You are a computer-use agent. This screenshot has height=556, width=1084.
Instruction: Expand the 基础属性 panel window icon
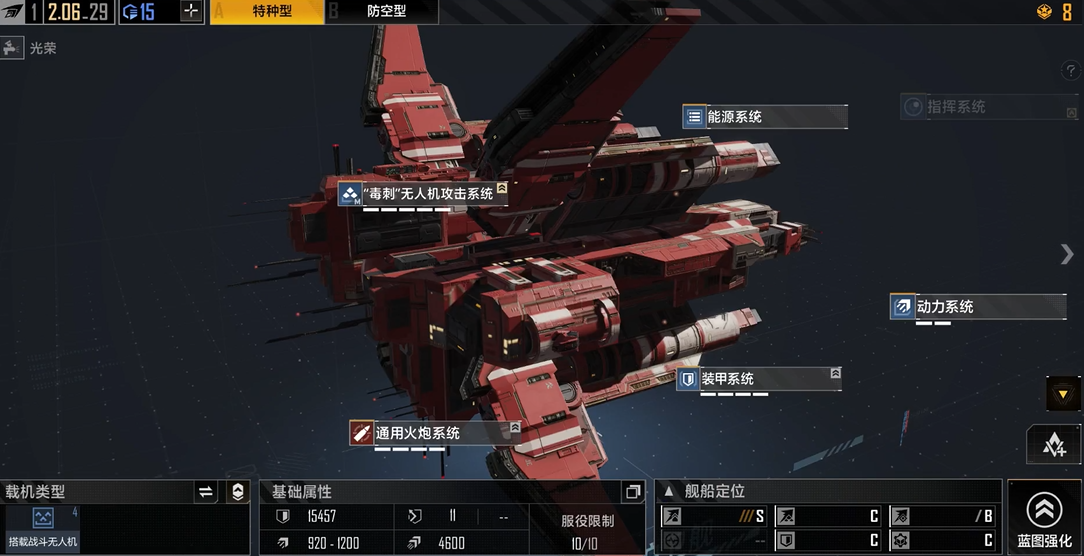(x=632, y=491)
